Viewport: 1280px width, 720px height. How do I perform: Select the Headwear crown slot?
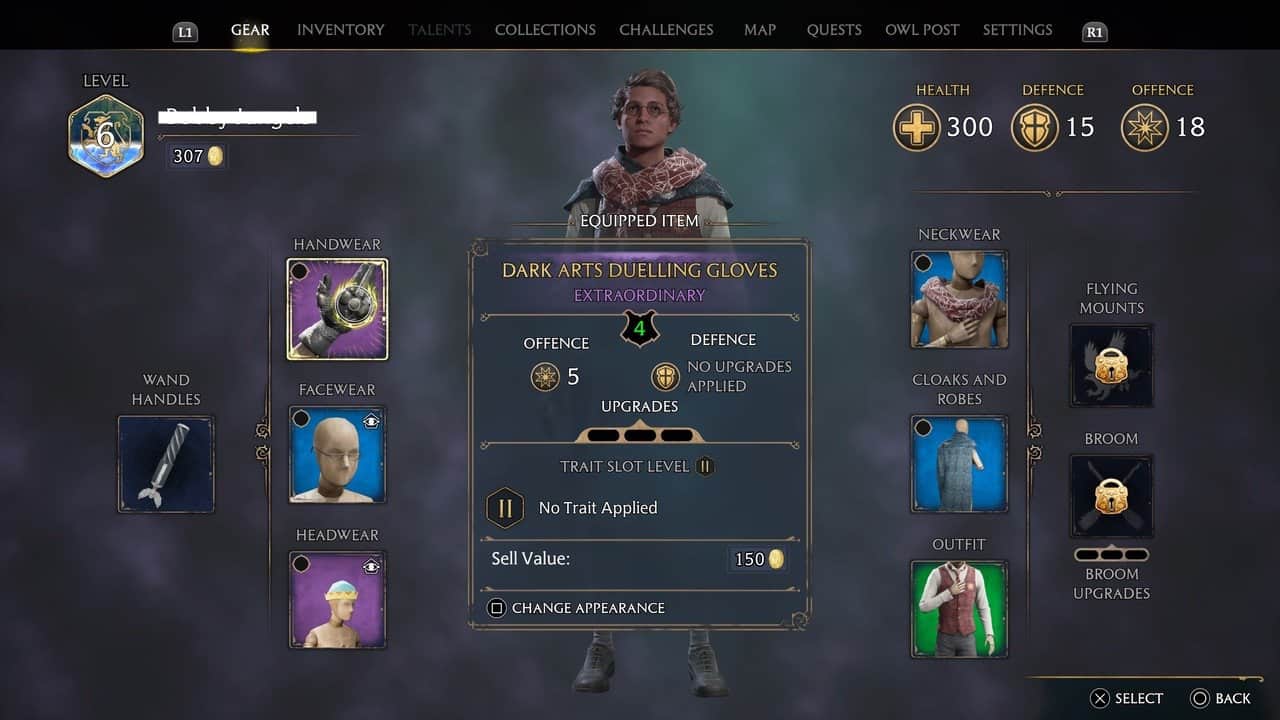coord(338,600)
